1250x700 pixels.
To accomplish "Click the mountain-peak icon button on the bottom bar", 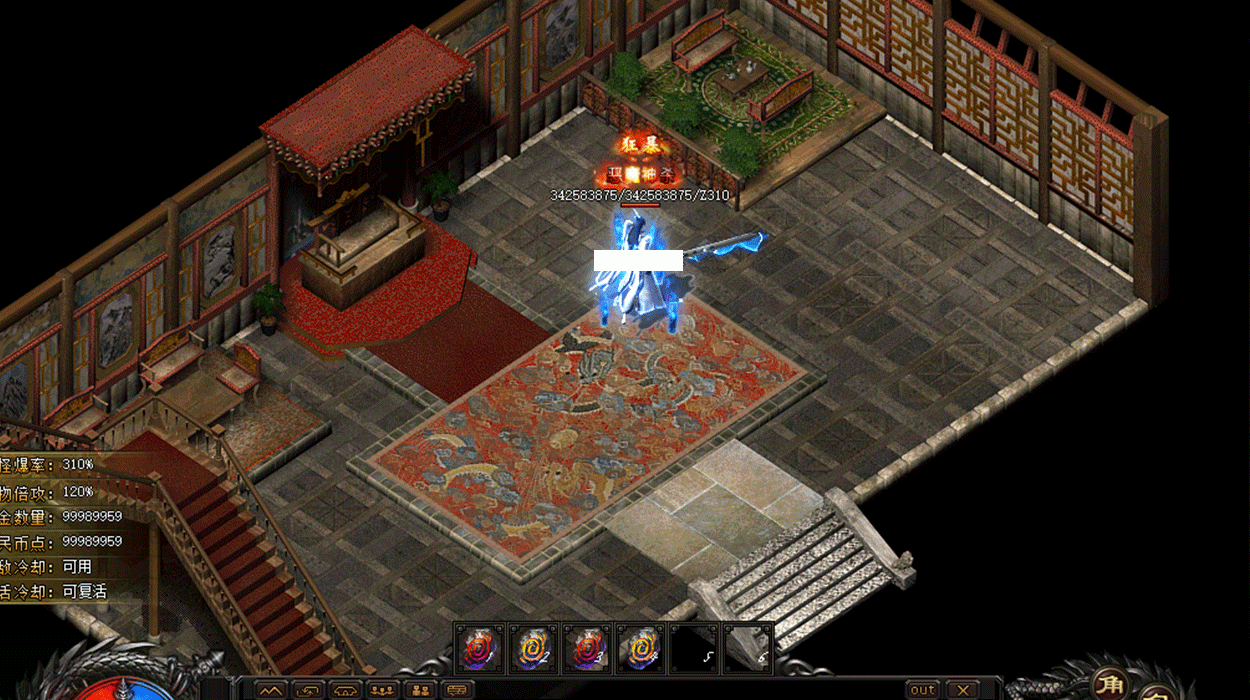I will coord(271,690).
